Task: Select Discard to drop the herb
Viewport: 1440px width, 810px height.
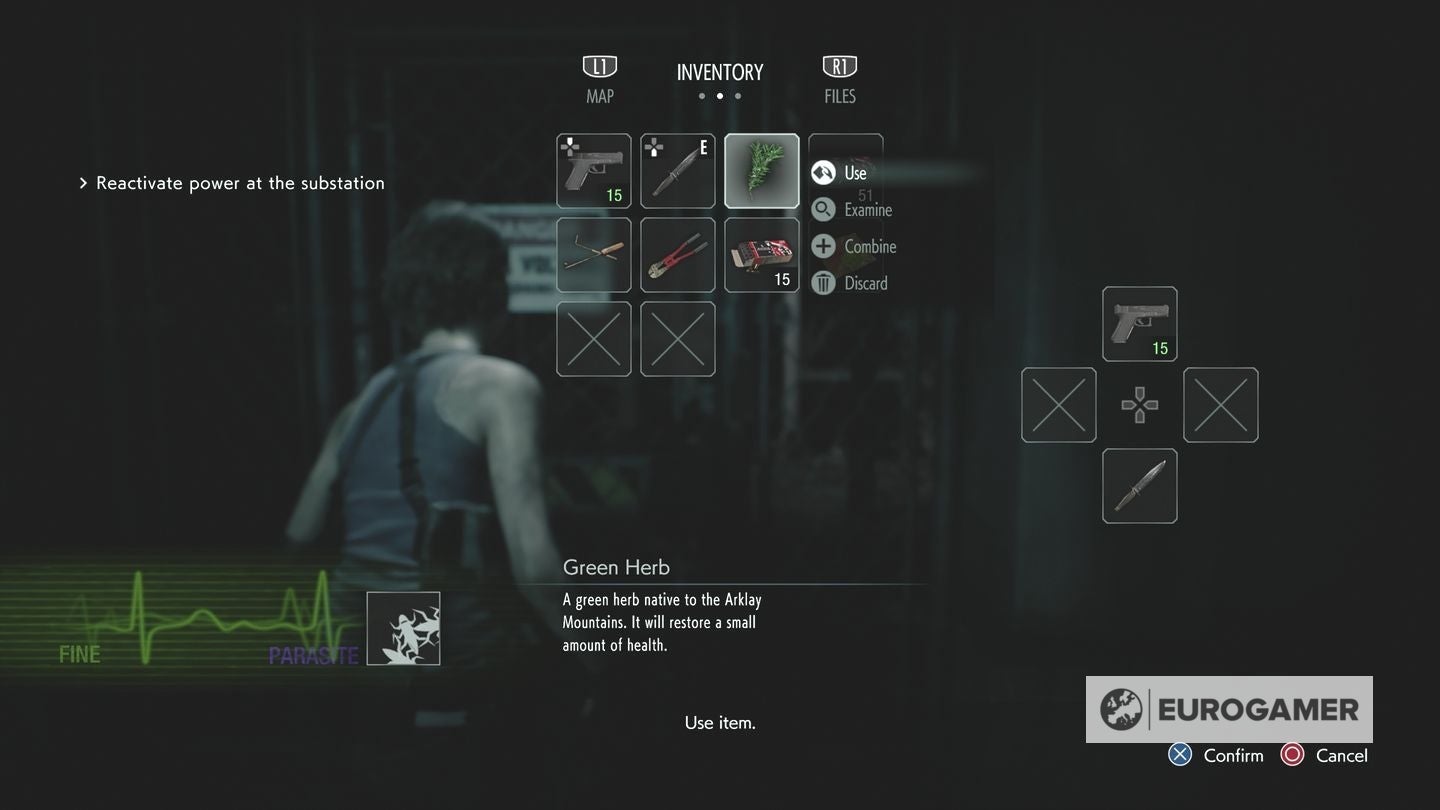Action: coord(858,283)
